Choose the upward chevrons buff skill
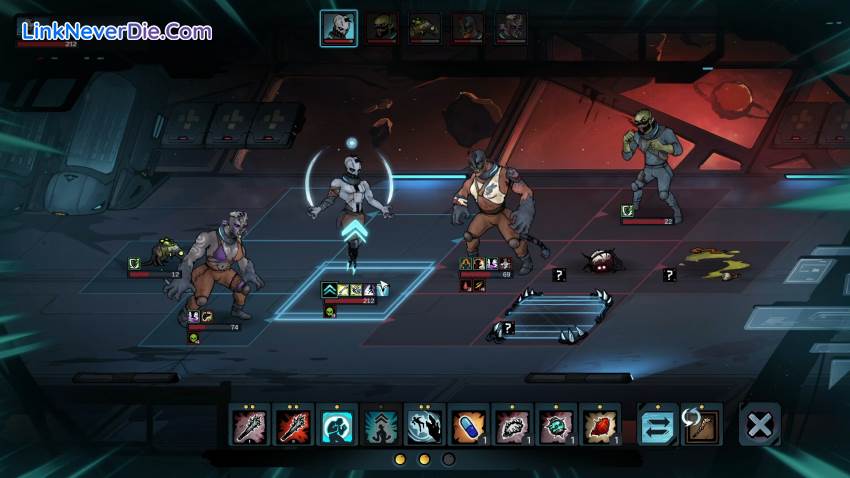 381,426
